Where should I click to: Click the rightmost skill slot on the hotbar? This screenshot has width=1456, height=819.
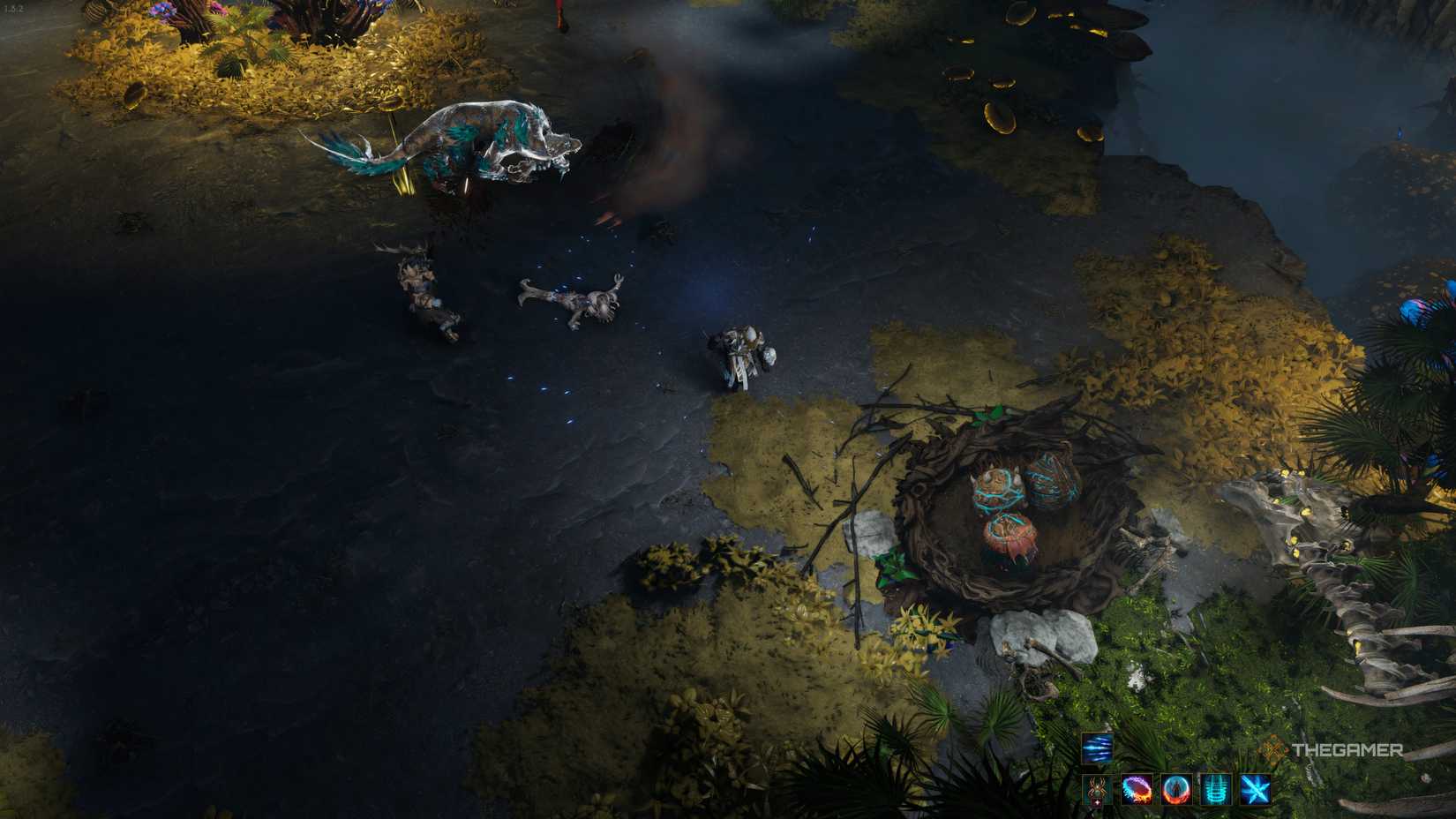[1254, 790]
